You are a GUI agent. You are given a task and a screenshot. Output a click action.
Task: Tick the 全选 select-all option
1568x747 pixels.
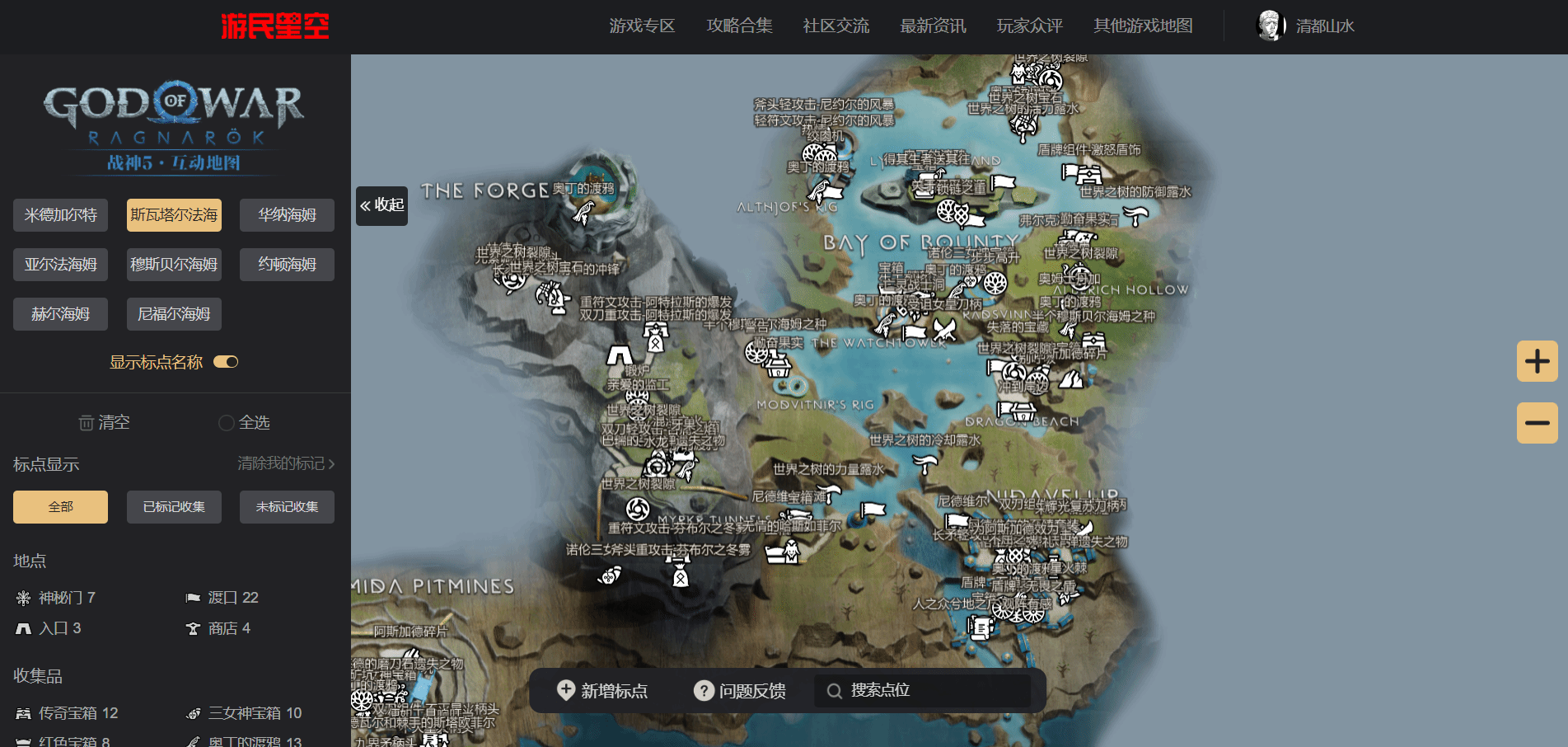point(245,423)
